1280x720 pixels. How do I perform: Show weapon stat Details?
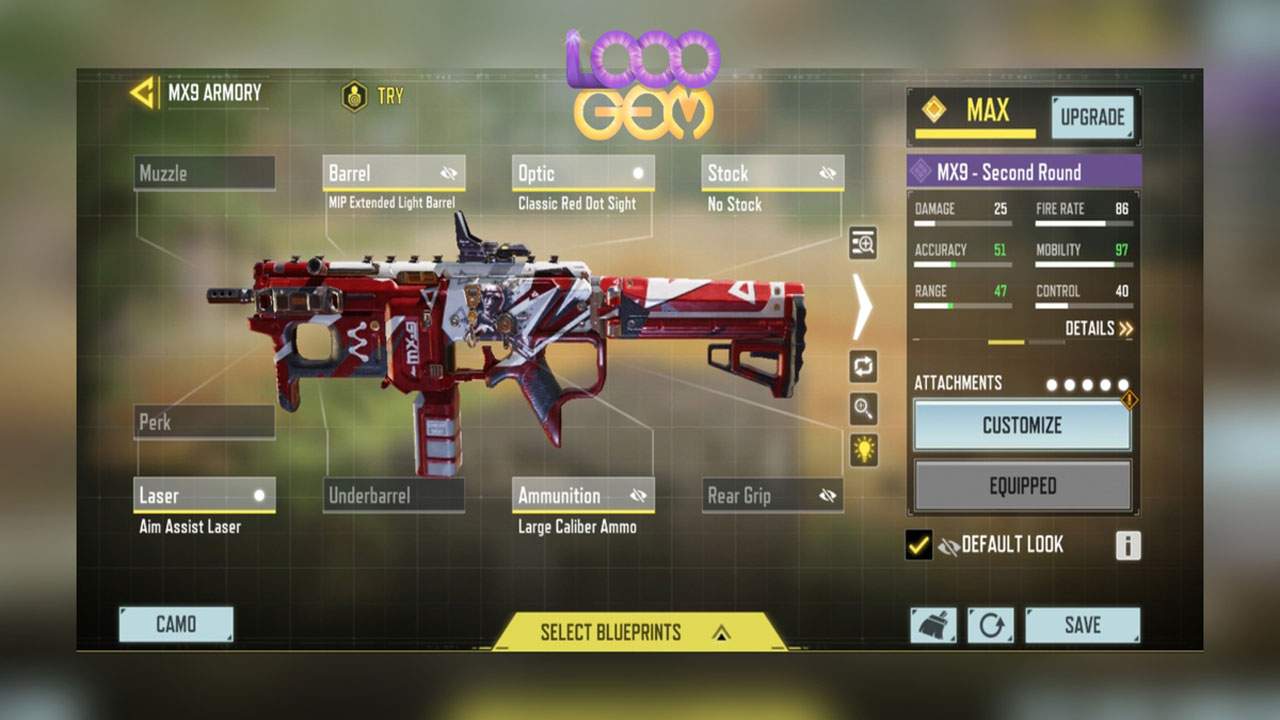point(1098,328)
